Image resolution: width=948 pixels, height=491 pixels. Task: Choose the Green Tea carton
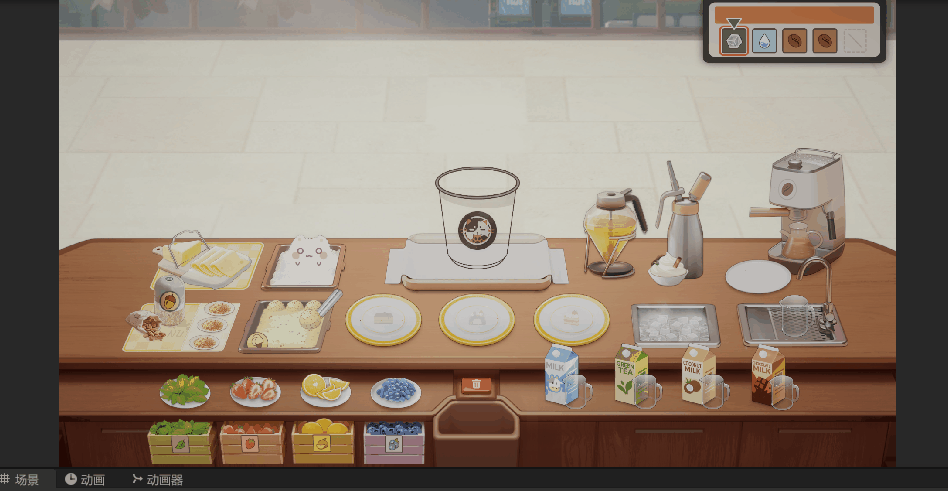tap(630, 375)
